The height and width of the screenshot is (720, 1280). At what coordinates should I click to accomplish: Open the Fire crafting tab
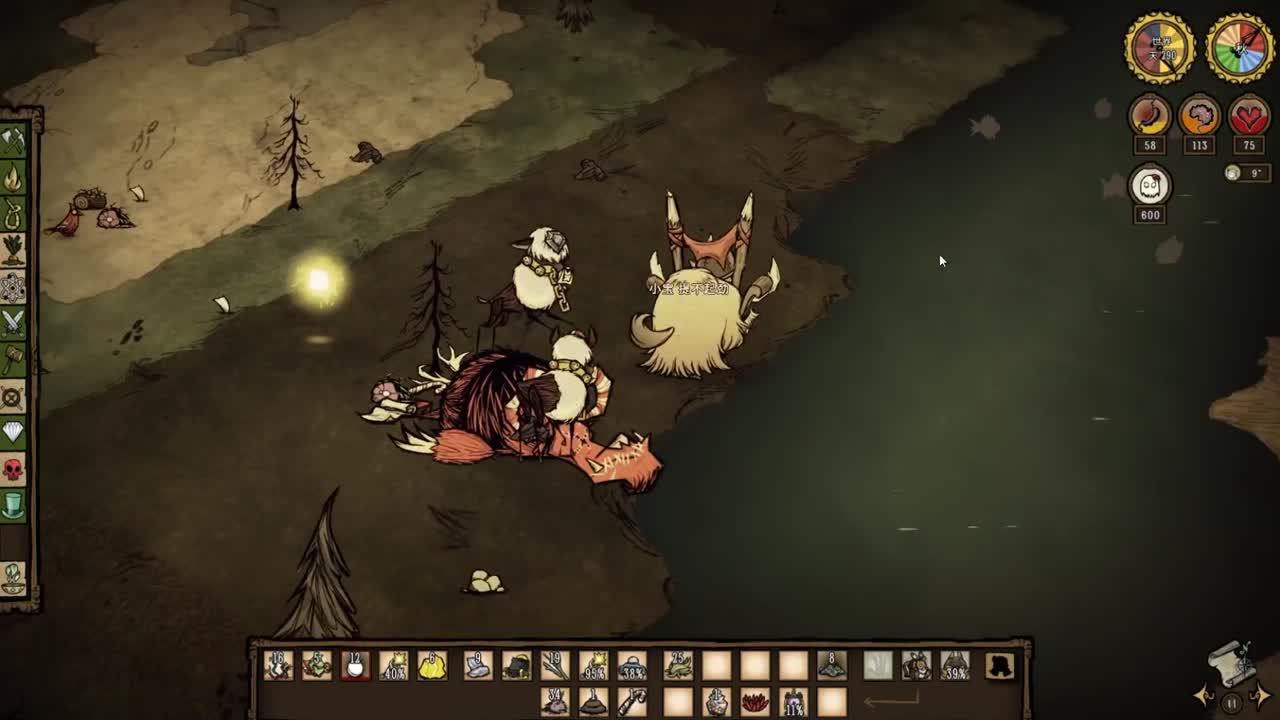(13, 179)
